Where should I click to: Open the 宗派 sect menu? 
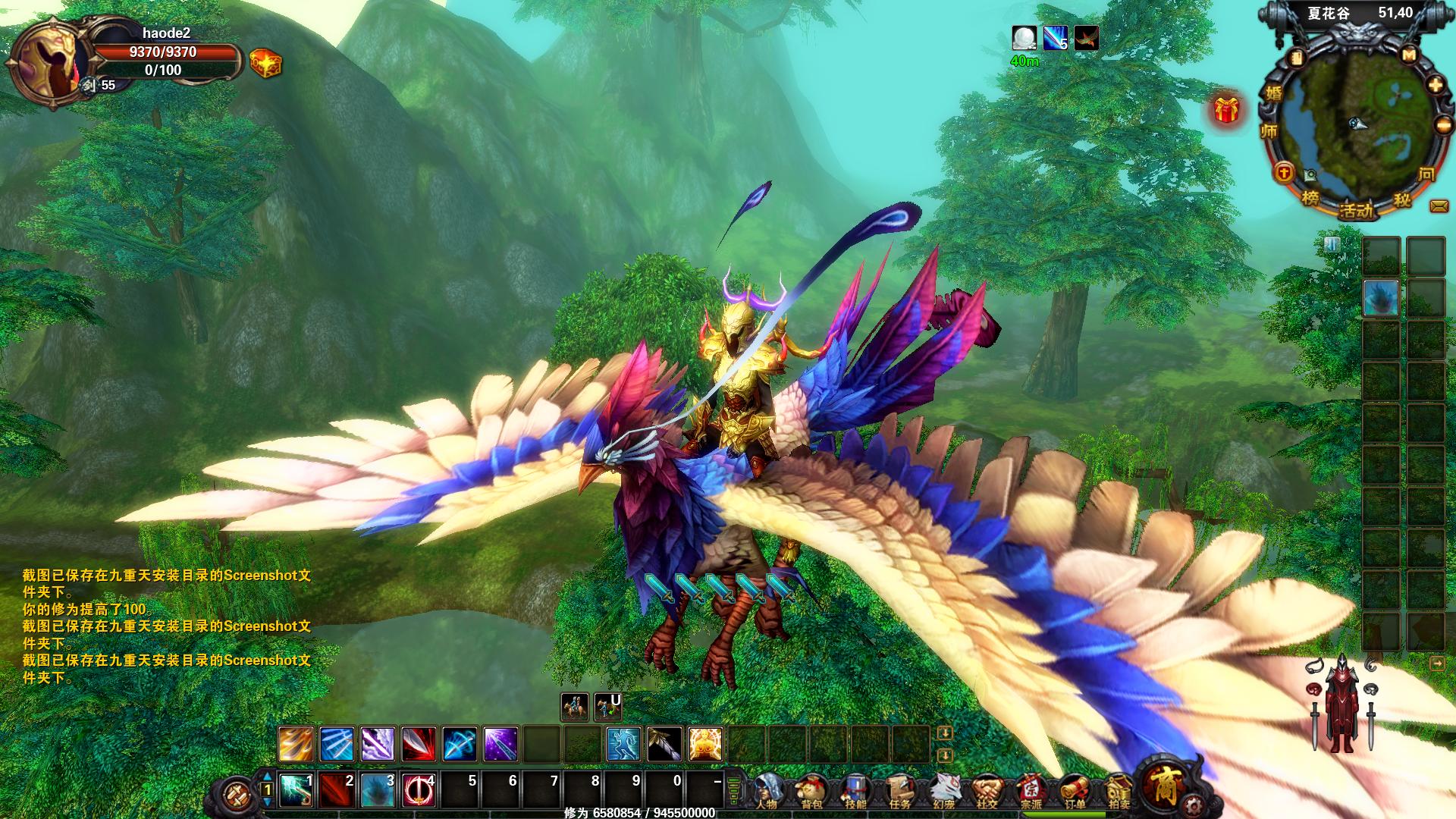pos(1031,792)
